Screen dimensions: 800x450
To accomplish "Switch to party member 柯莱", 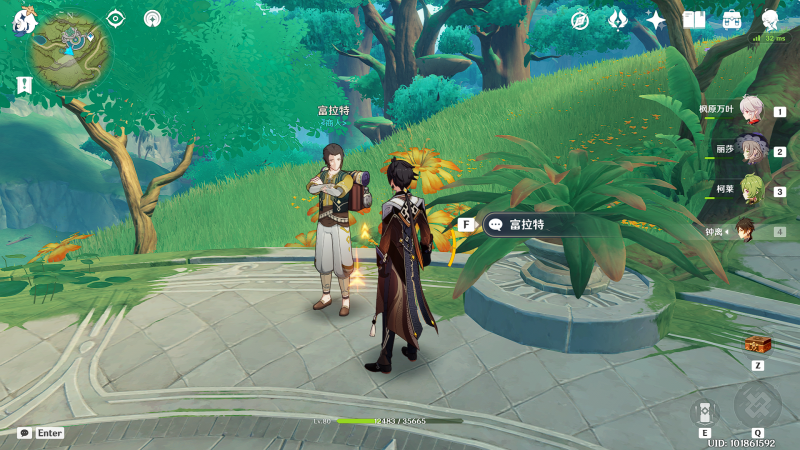I will pos(752,190).
